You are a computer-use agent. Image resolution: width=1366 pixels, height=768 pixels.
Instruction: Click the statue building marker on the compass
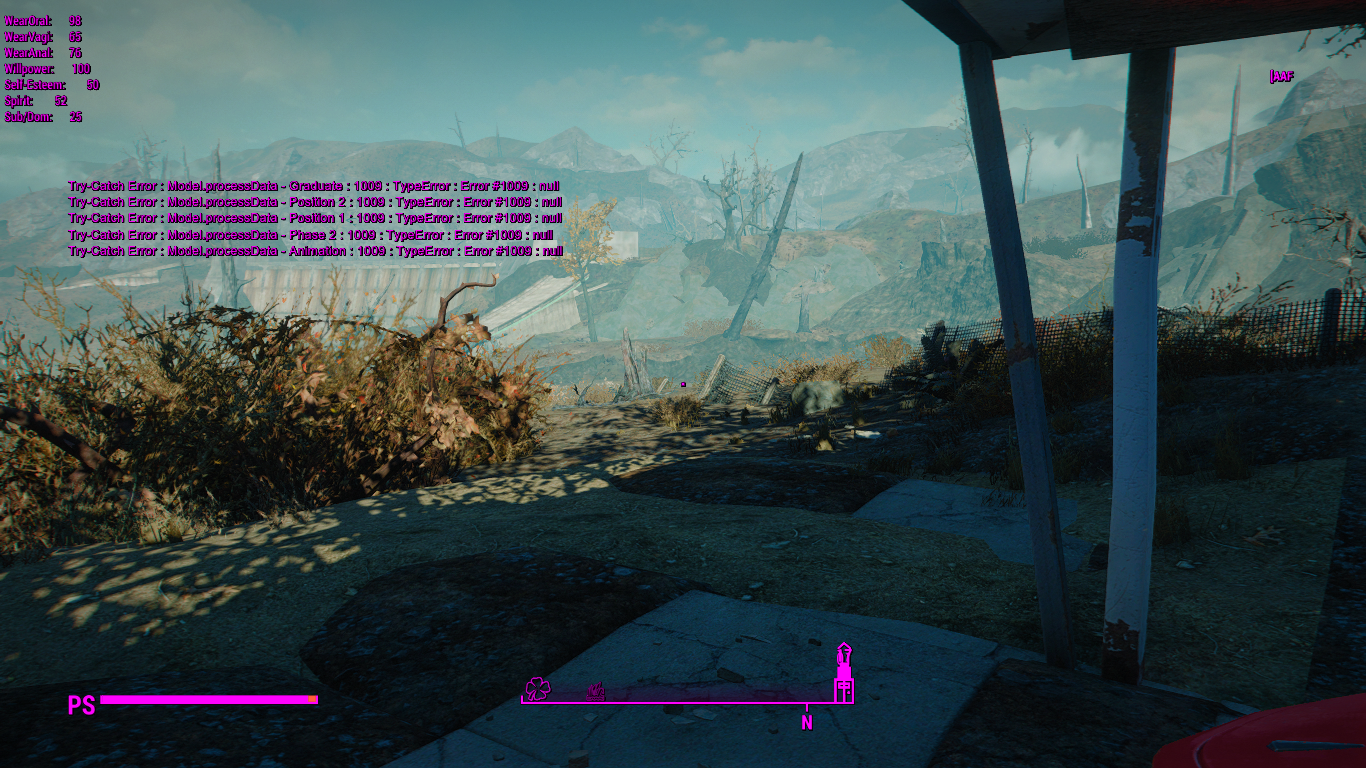(x=844, y=674)
